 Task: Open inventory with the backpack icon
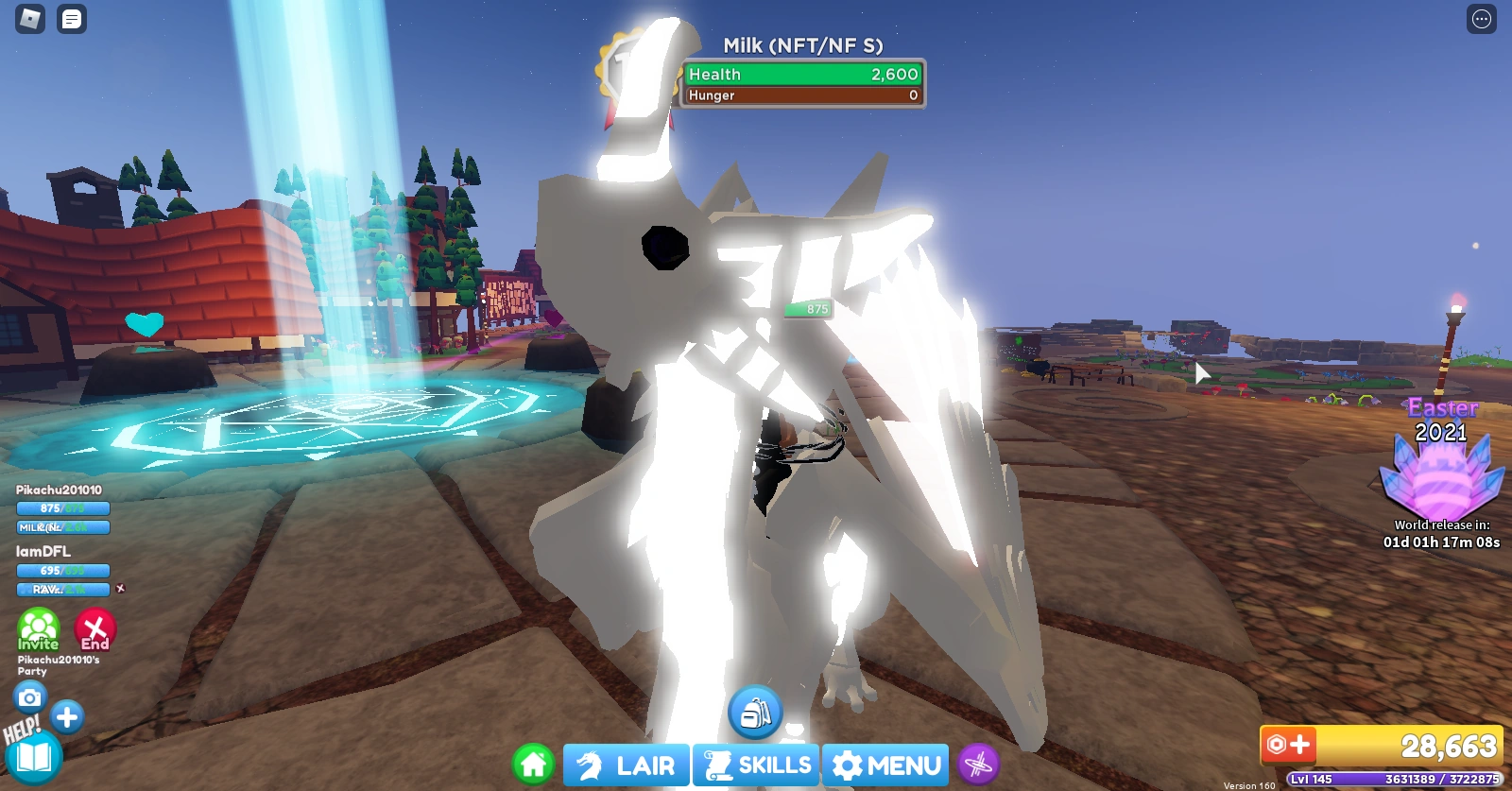[x=755, y=711]
